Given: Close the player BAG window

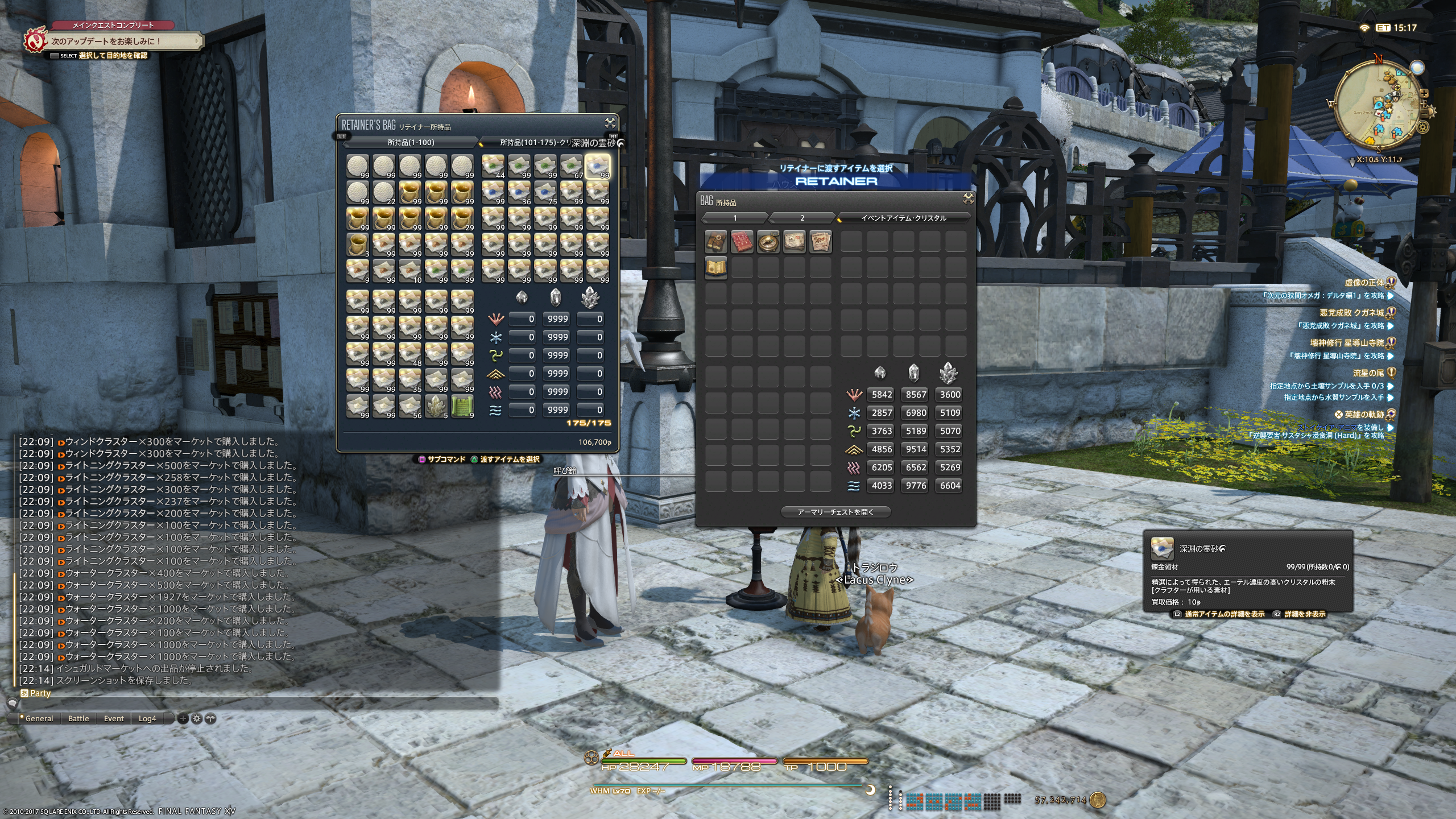Looking at the screenshot, I should (968, 198).
